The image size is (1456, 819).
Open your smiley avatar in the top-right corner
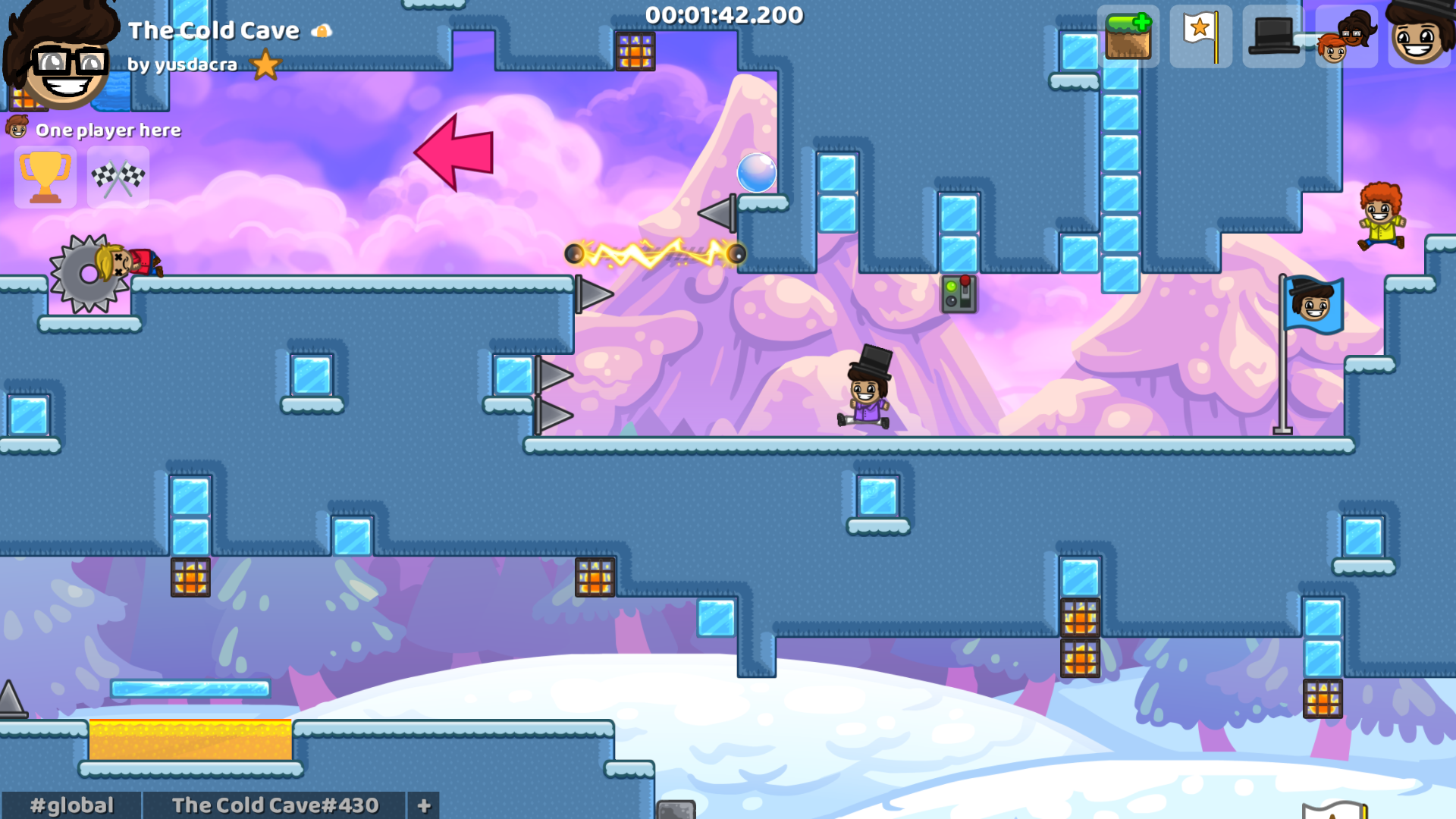pos(1419,36)
